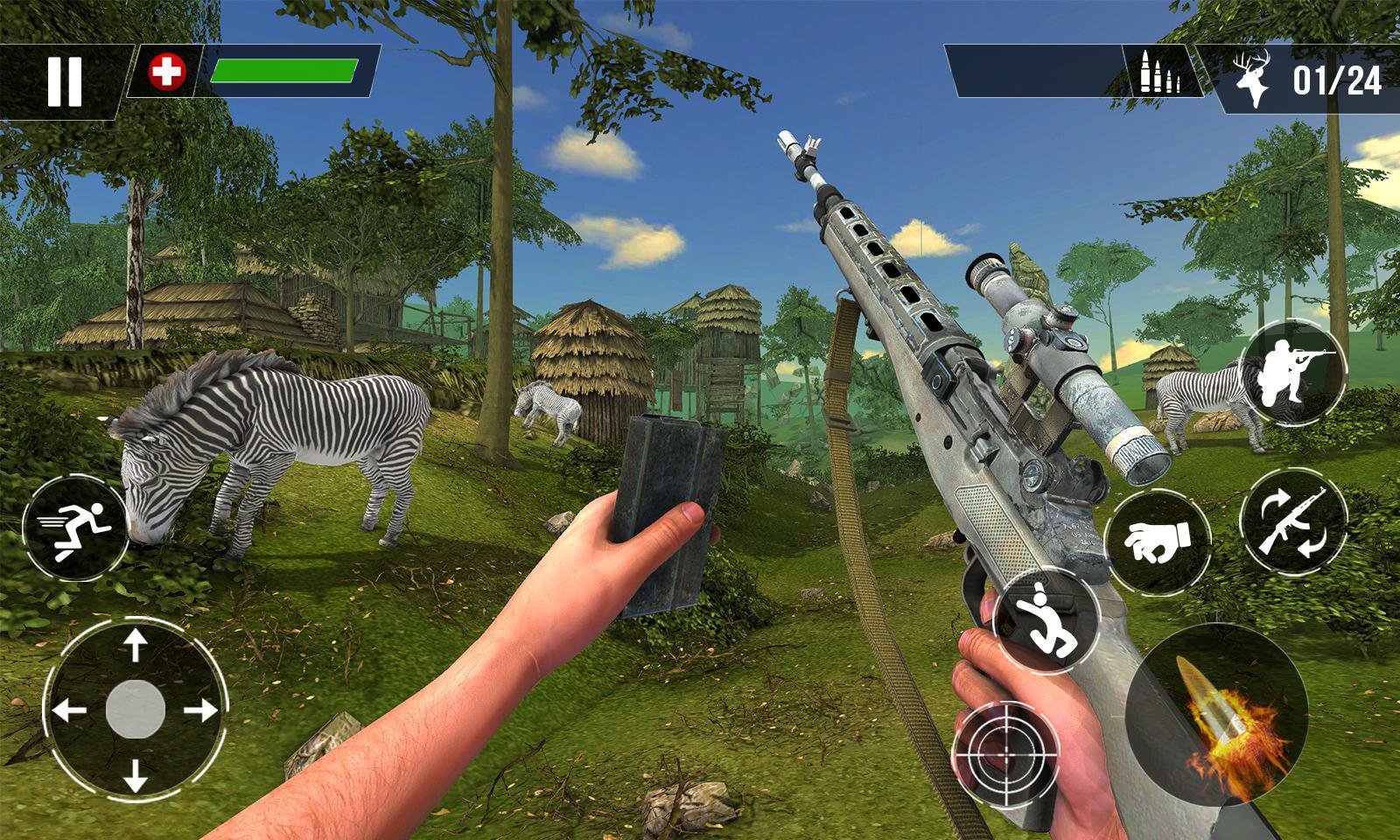Pause the game
This screenshot has width=1400, height=840.
64,80
